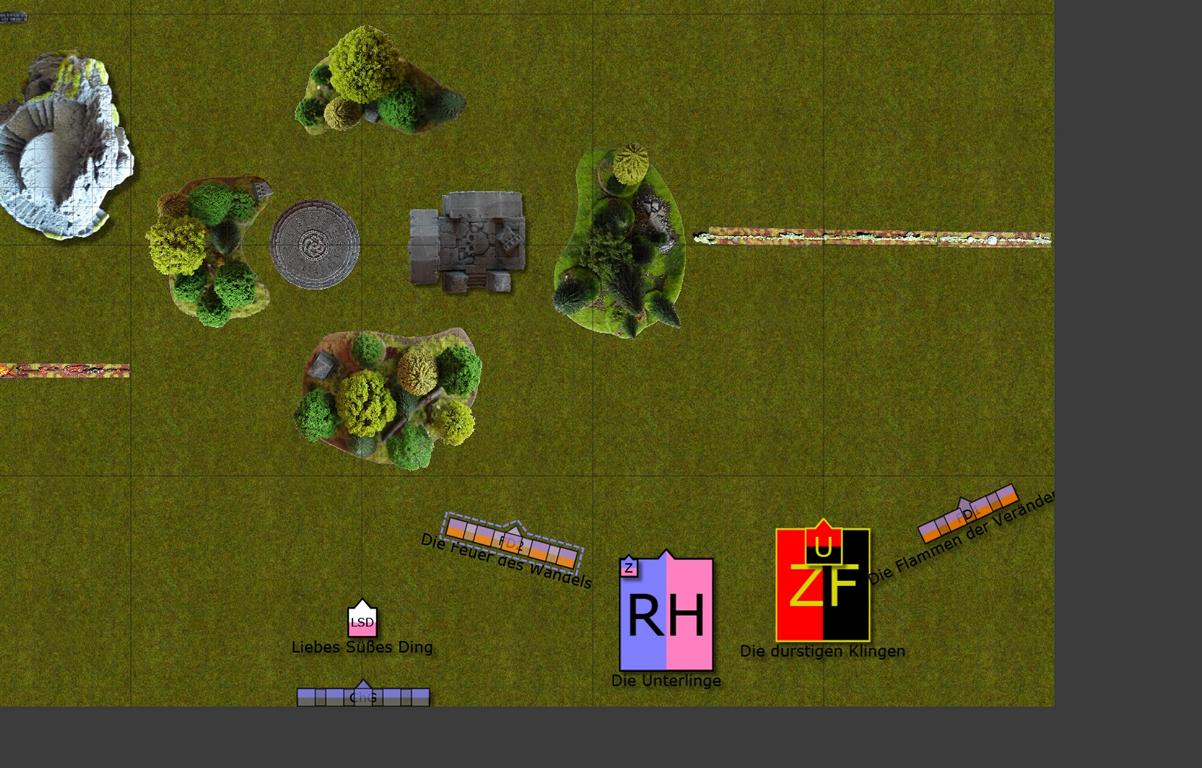Click the small Z character token
This screenshot has height=768, width=1202.
click(x=628, y=568)
